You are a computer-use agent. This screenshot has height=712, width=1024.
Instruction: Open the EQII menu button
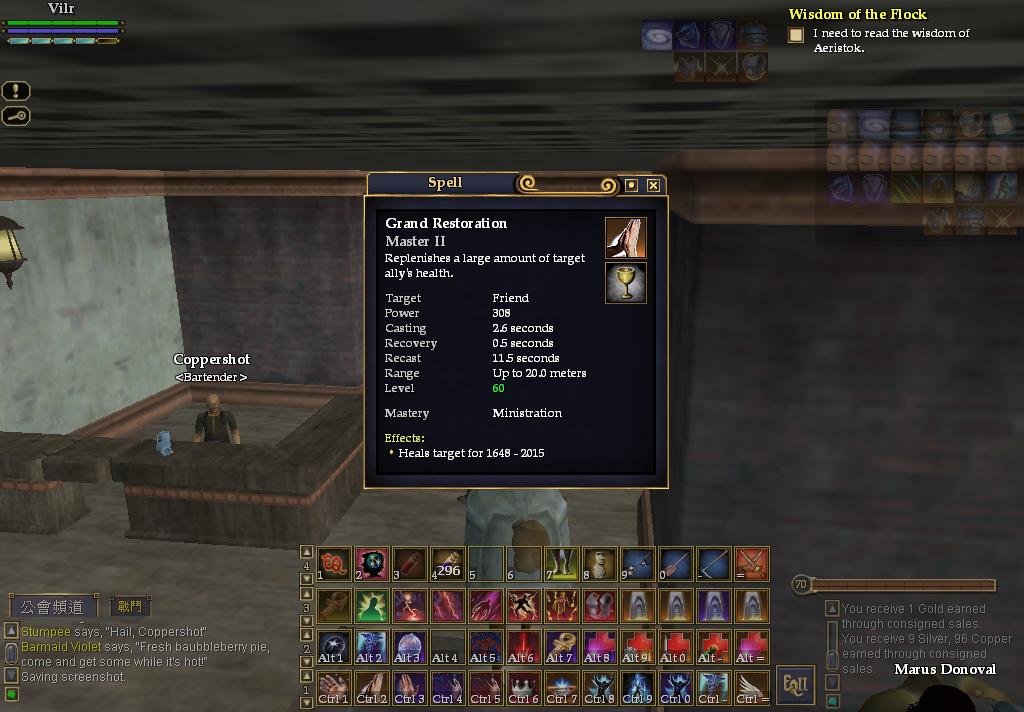tap(796, 685)
